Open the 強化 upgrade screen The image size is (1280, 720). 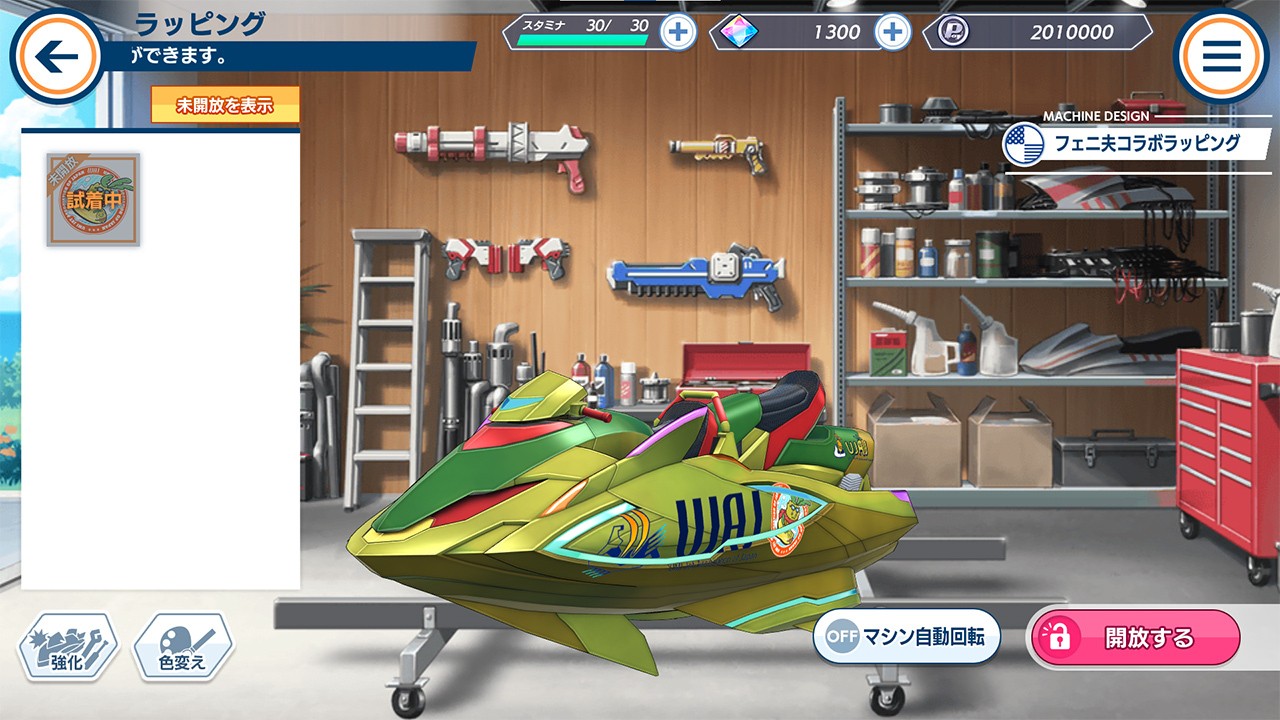(x=68, y=647)
